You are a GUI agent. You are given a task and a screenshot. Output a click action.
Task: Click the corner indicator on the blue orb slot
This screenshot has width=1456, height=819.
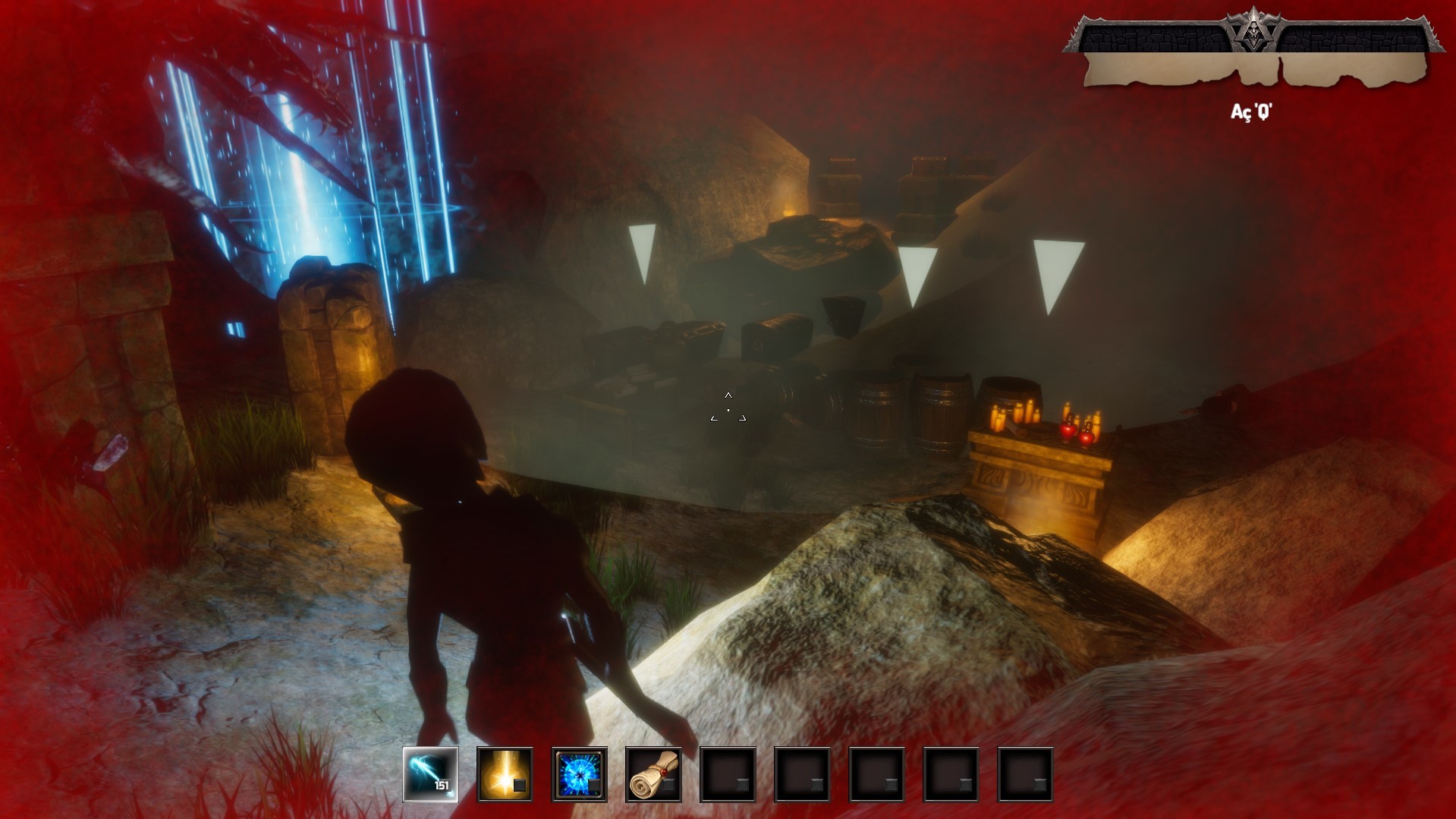point(594,786)
